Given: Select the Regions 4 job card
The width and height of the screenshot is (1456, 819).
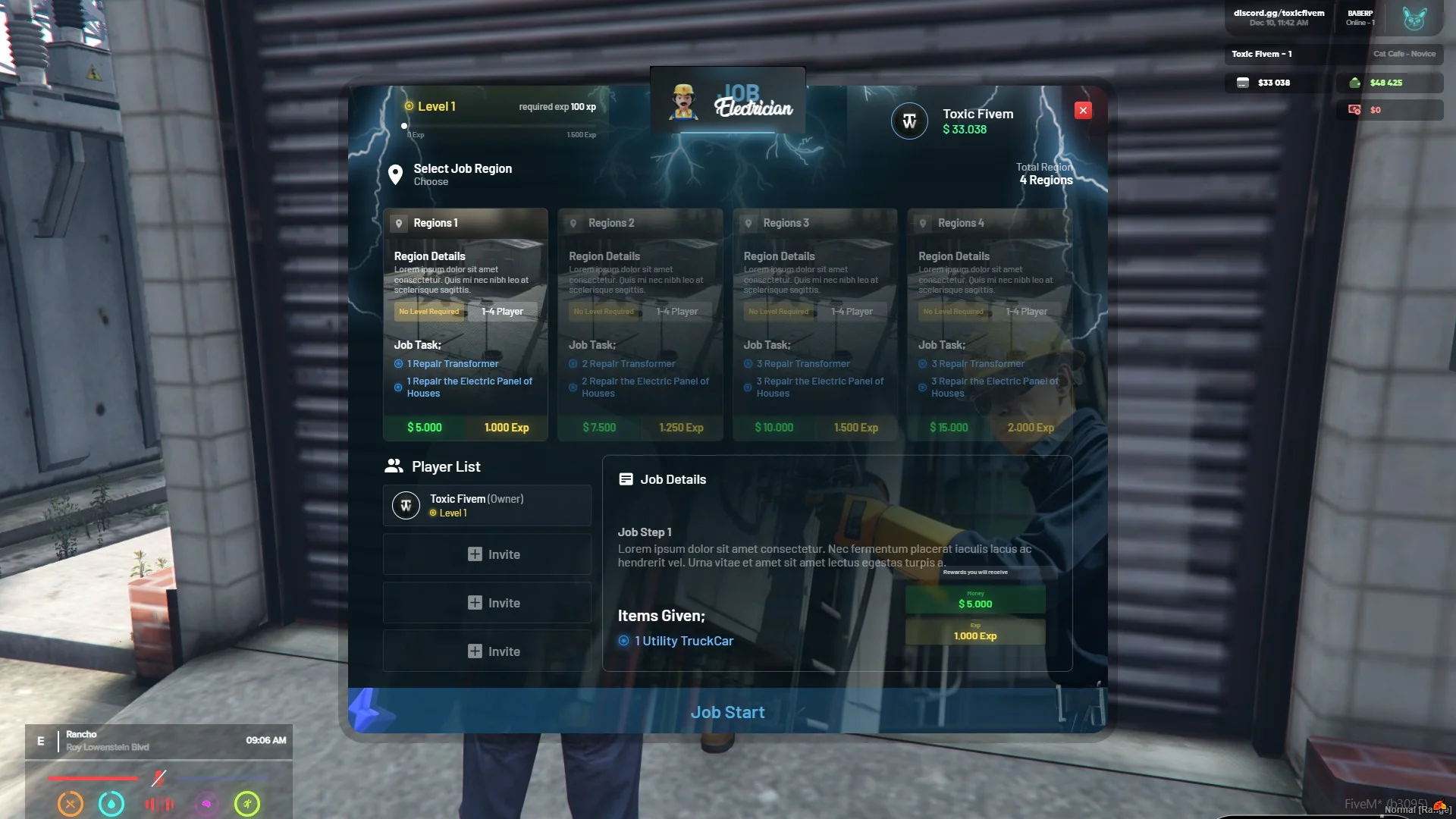Looking at the screenshot, I should [989, 325].
